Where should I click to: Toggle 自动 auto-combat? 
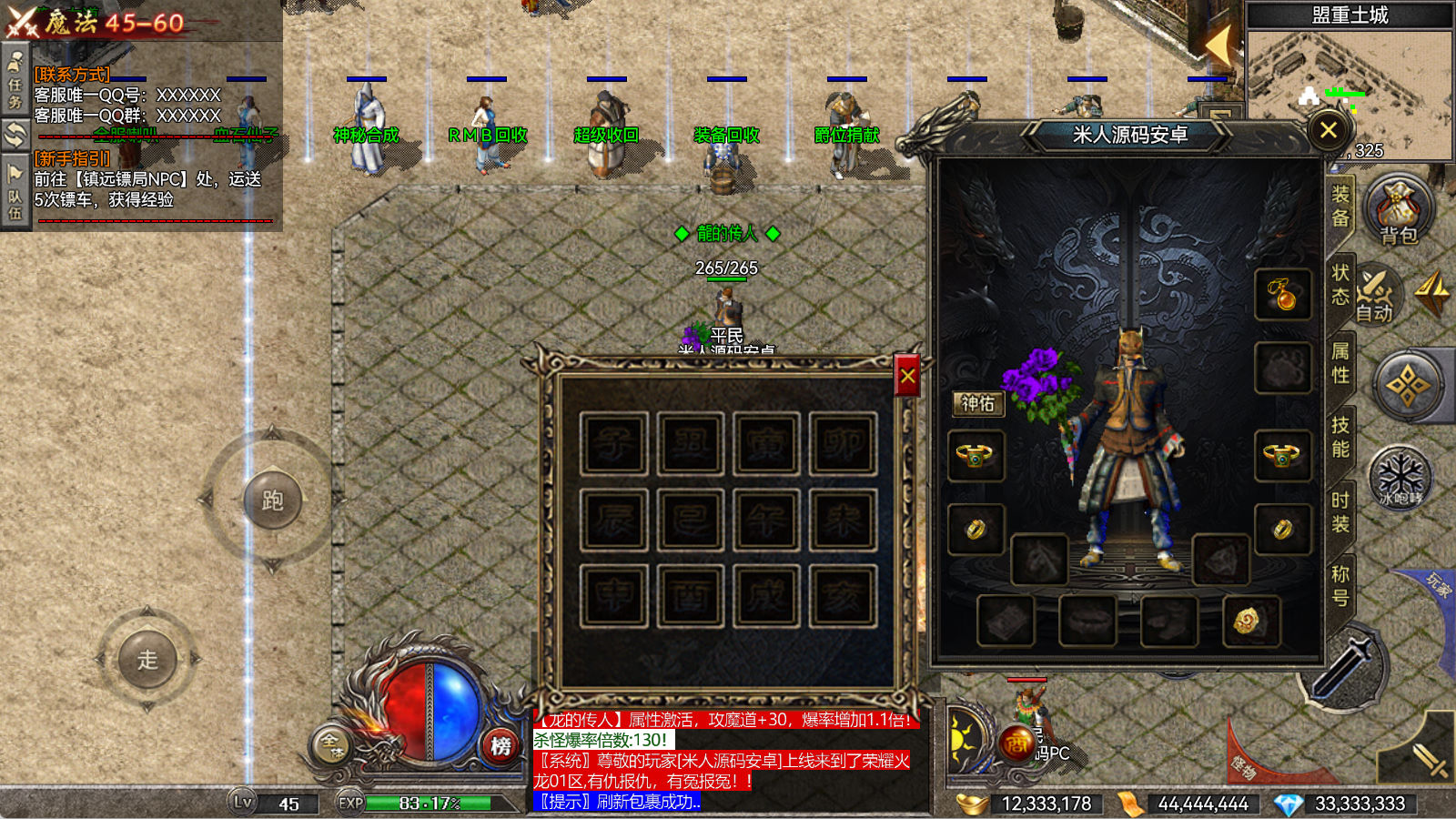[x=1375, y=296]
